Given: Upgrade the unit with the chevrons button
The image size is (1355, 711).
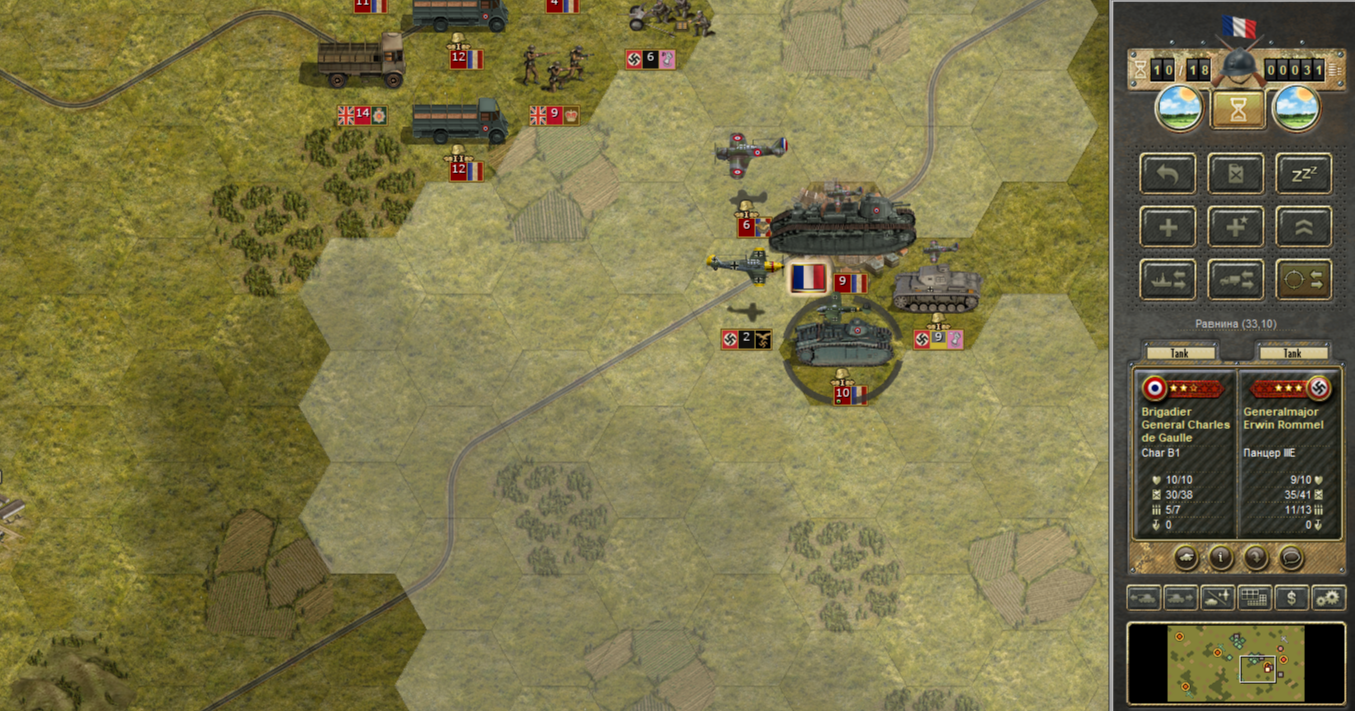Looking at the screenshot, I should [x=1303, y=227].
